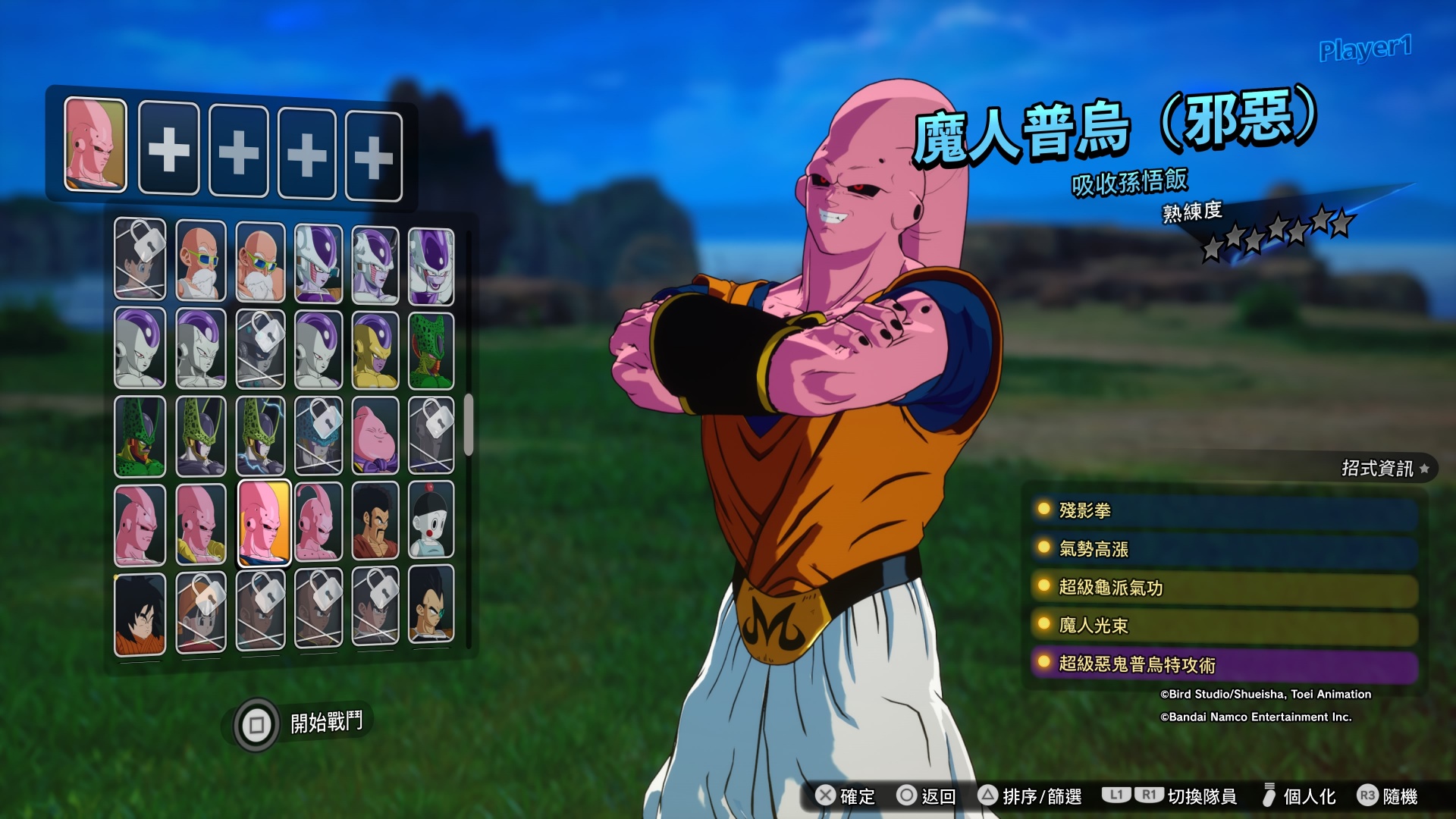The image size is (1456, 819).
Task: Select the 超級惡鬼普烏特攻術 ultimate row
Action: pos(1224,664)
